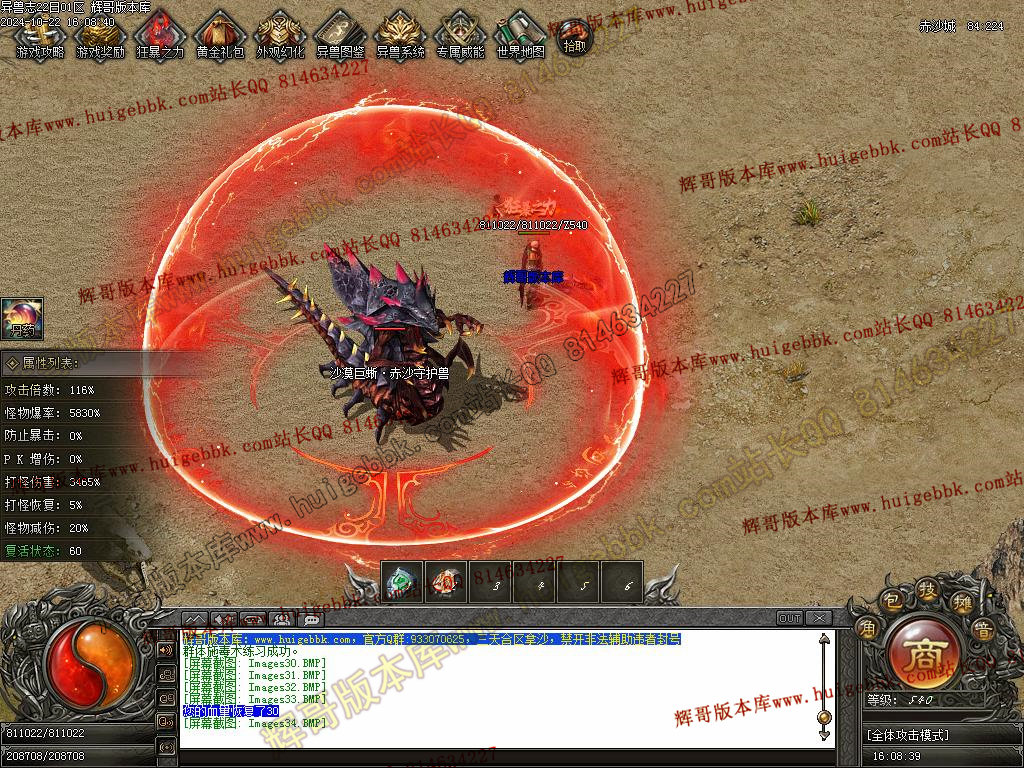Screen dimensions: 1024x768
Task: Open the 外观幻化 appearance menu
Action: [x=280, y=35]
